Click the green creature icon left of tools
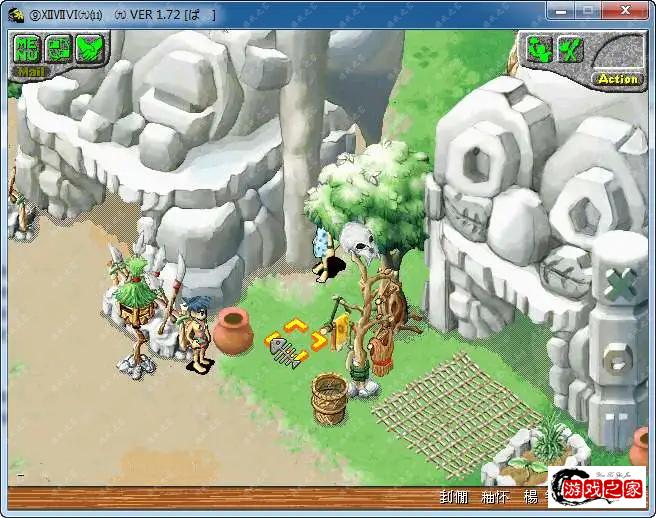Image resolution: width=656 pixels, height=518 pixels. (539, 48)
